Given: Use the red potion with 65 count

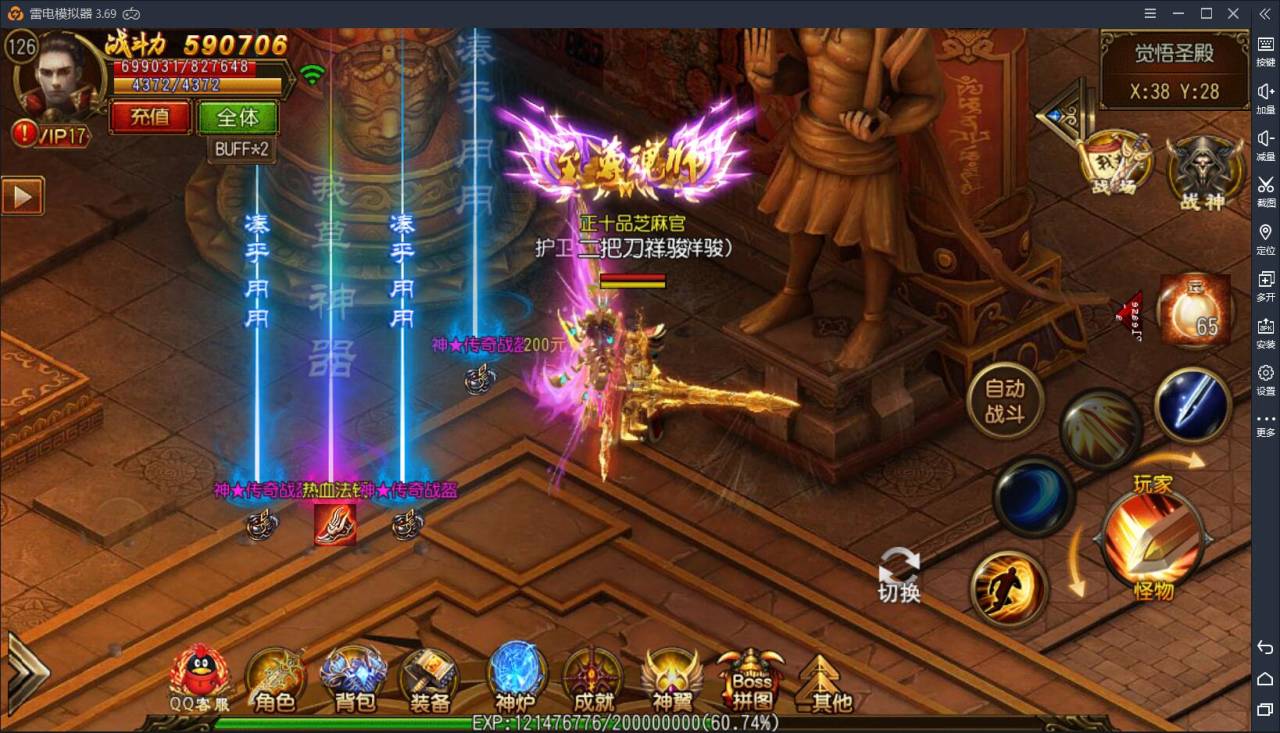Looking at the screenshot, I should tap(1193, 311).
